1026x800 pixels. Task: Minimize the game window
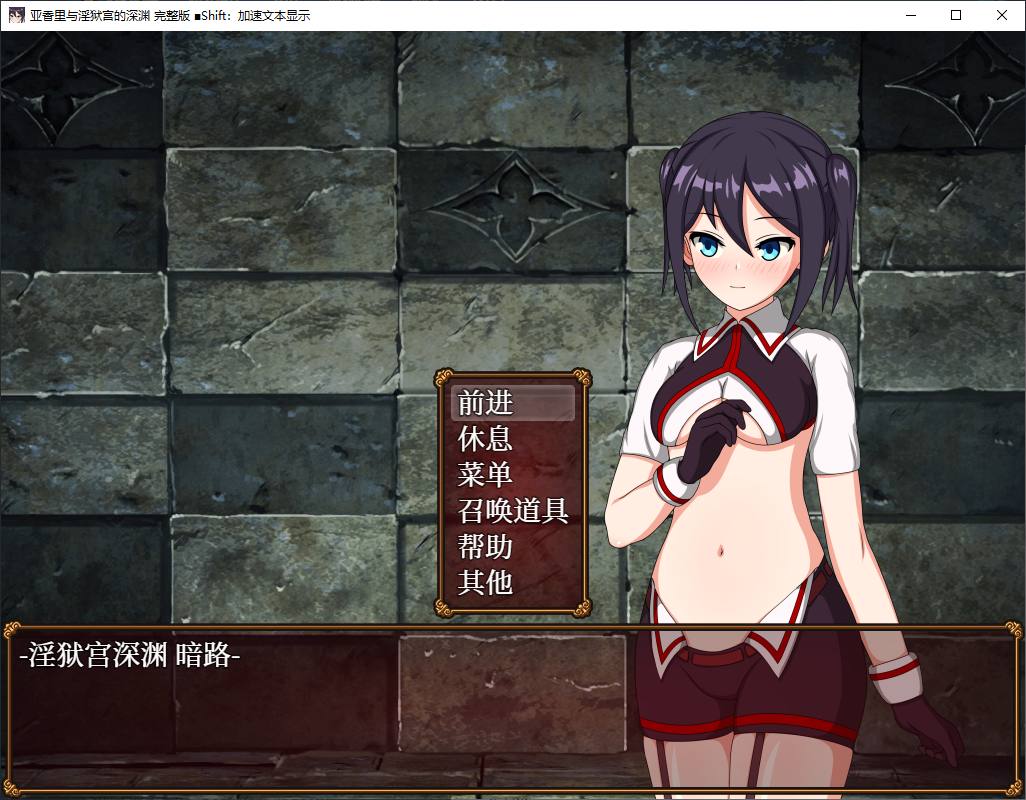tap(910, 15)
